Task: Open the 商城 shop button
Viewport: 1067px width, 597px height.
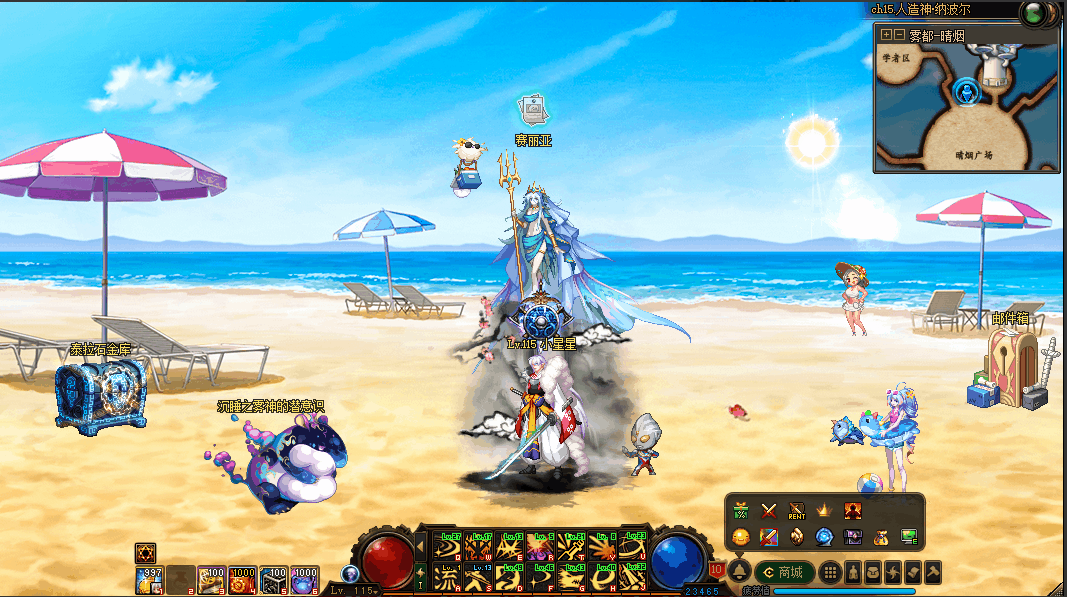Action: (784, 572)
